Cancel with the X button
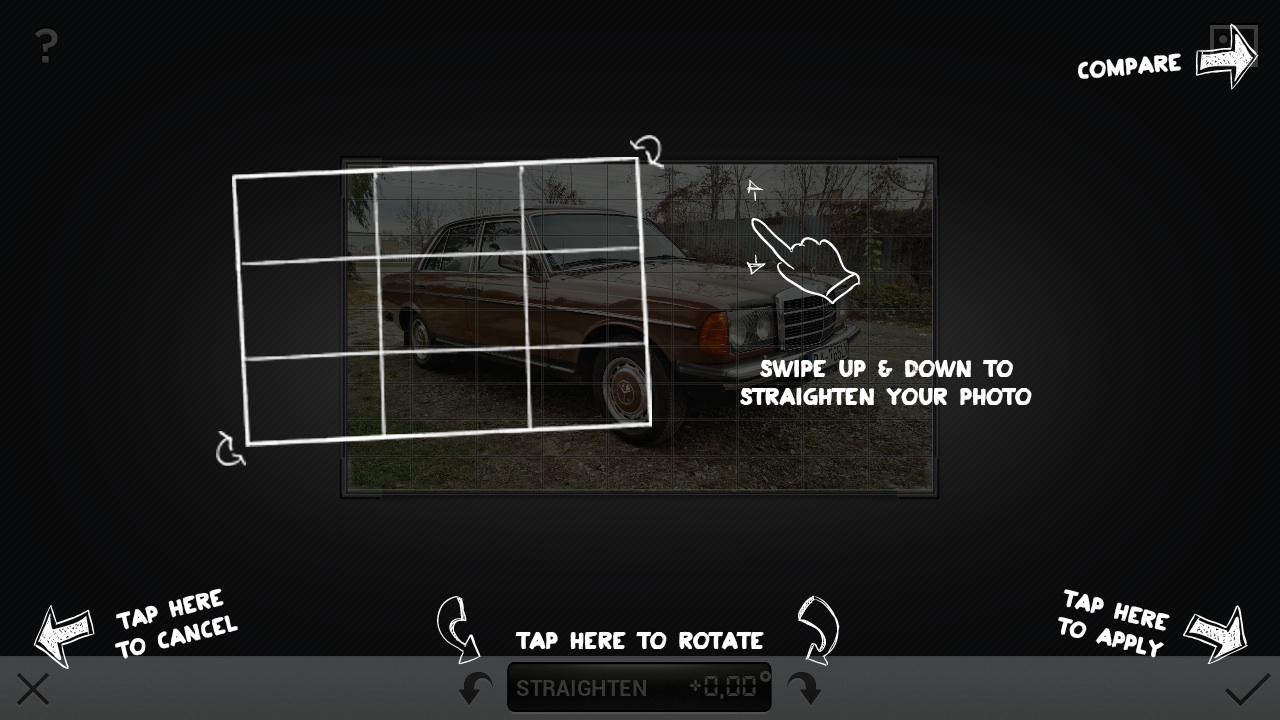Screen dimensions: 1280x720 [33, 689]
